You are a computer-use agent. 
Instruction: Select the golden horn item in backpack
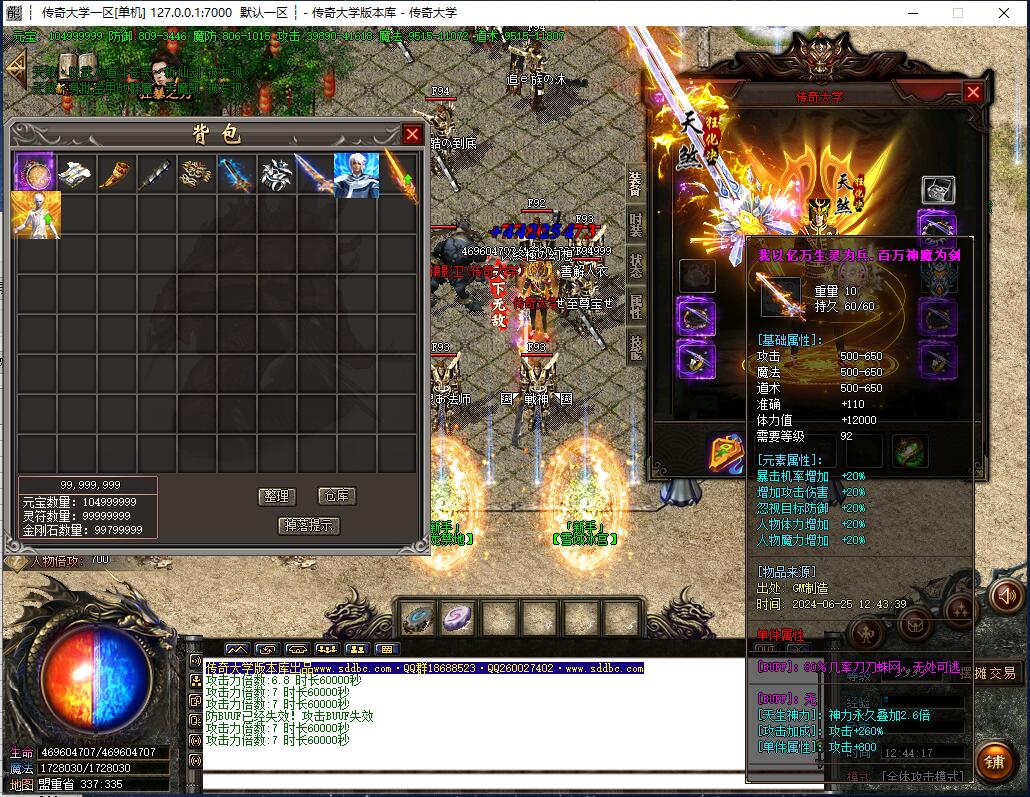[115, 174]
